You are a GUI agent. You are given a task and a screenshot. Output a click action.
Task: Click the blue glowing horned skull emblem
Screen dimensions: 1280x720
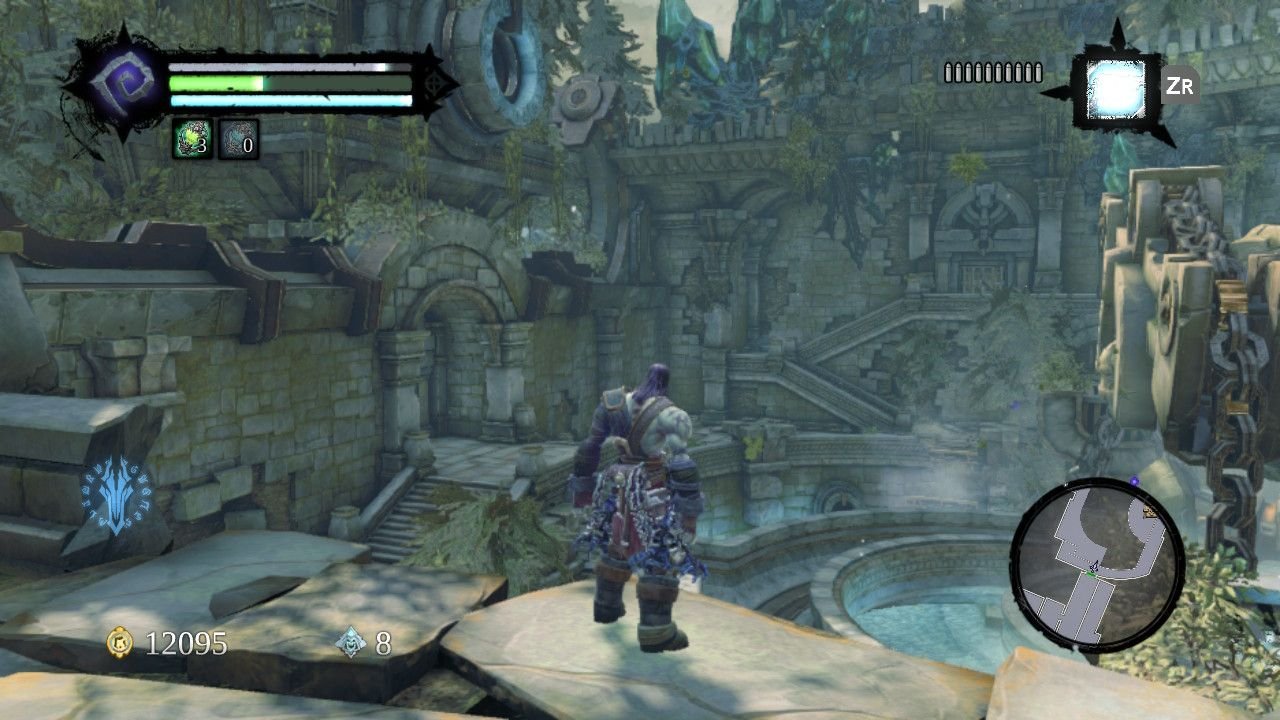pos(117,496)
